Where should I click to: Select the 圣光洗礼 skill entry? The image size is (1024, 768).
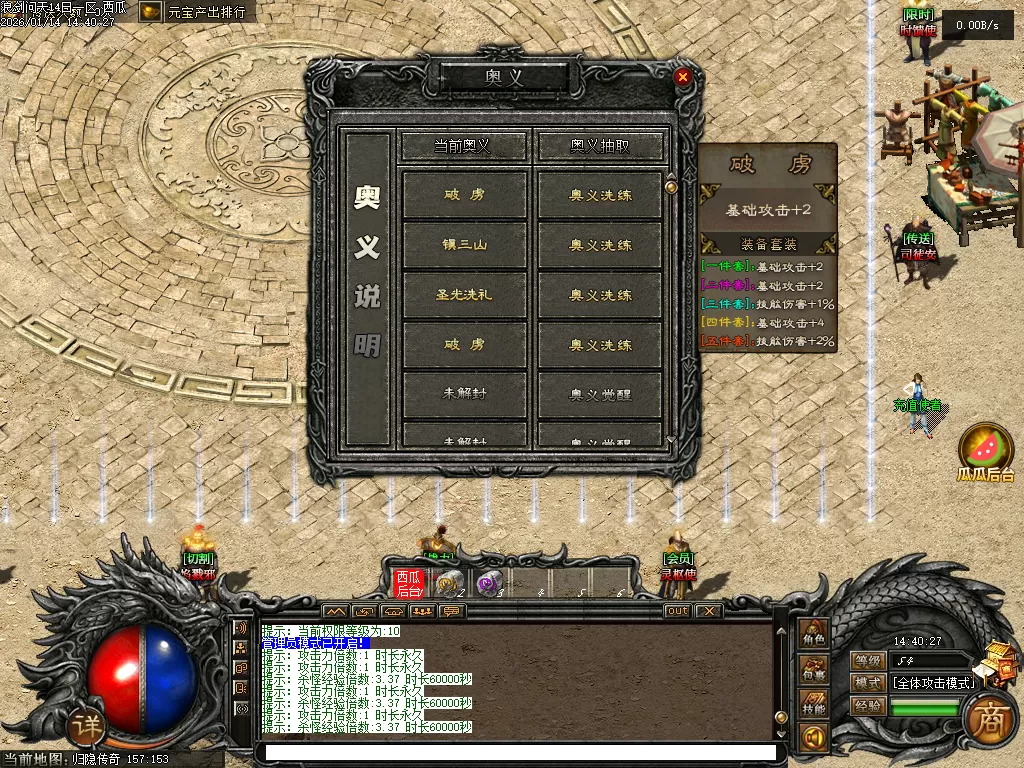coord(465,295)
